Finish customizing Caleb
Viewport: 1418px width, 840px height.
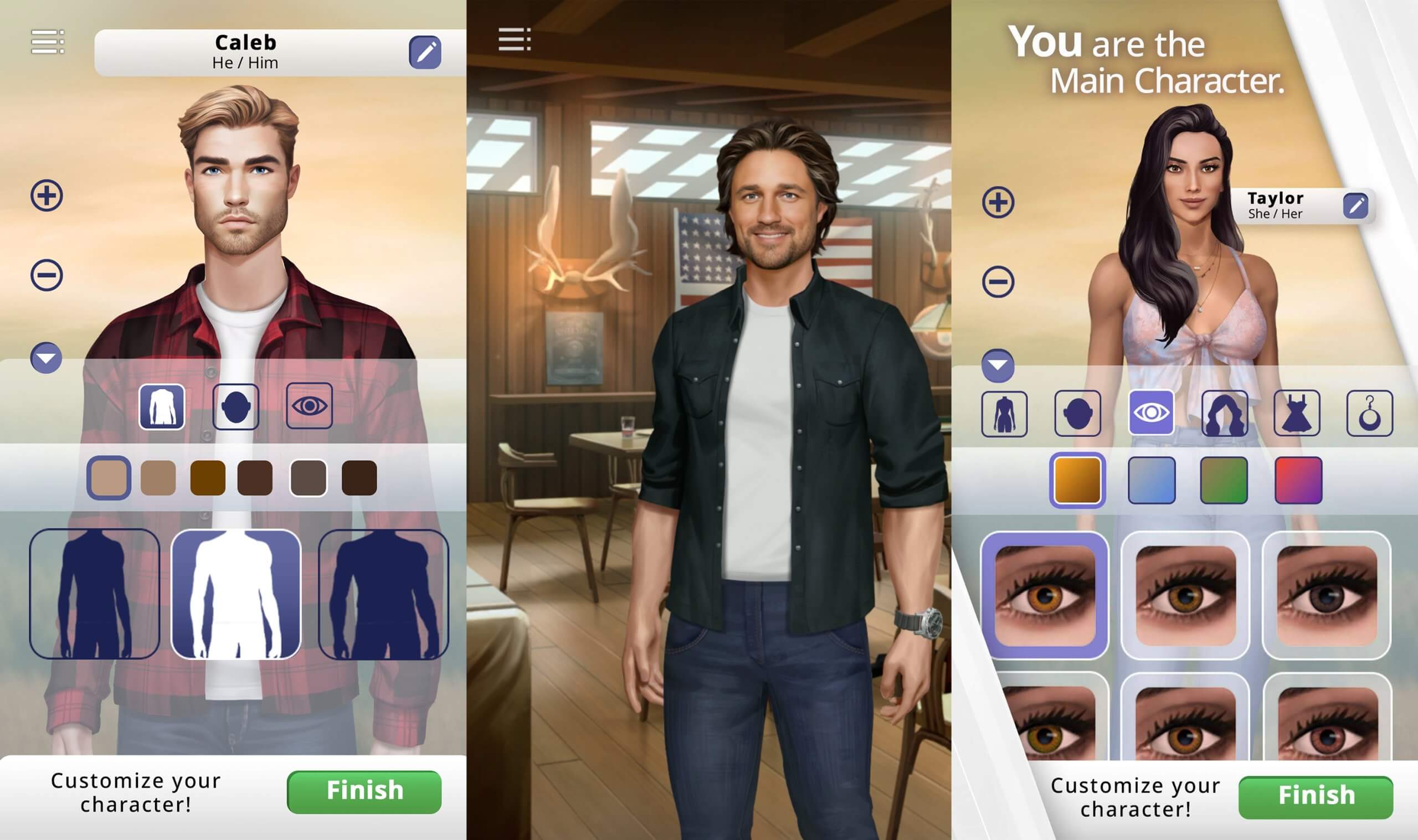[364, 791]
